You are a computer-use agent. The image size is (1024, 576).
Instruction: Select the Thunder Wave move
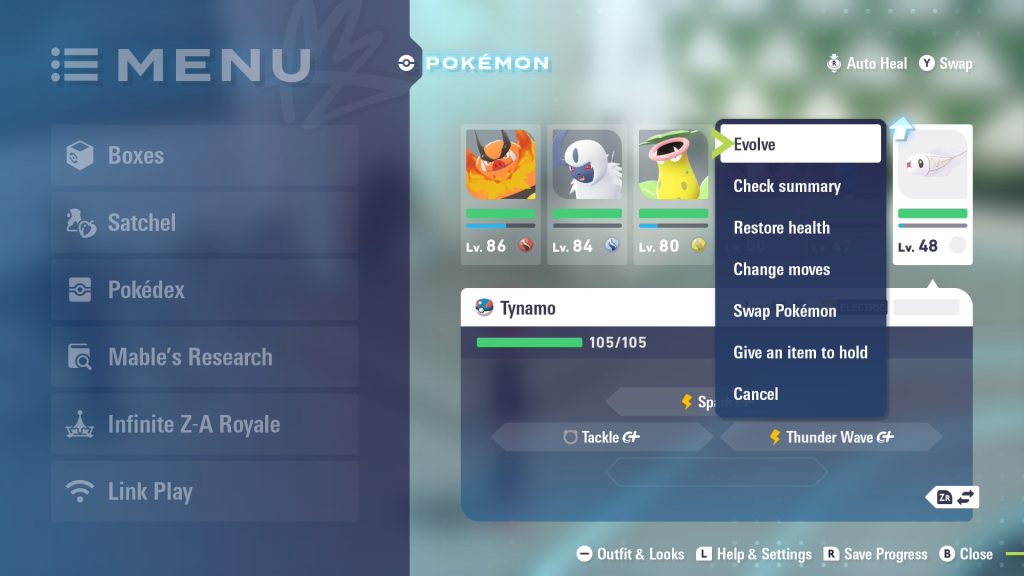[x=831, y=437]
